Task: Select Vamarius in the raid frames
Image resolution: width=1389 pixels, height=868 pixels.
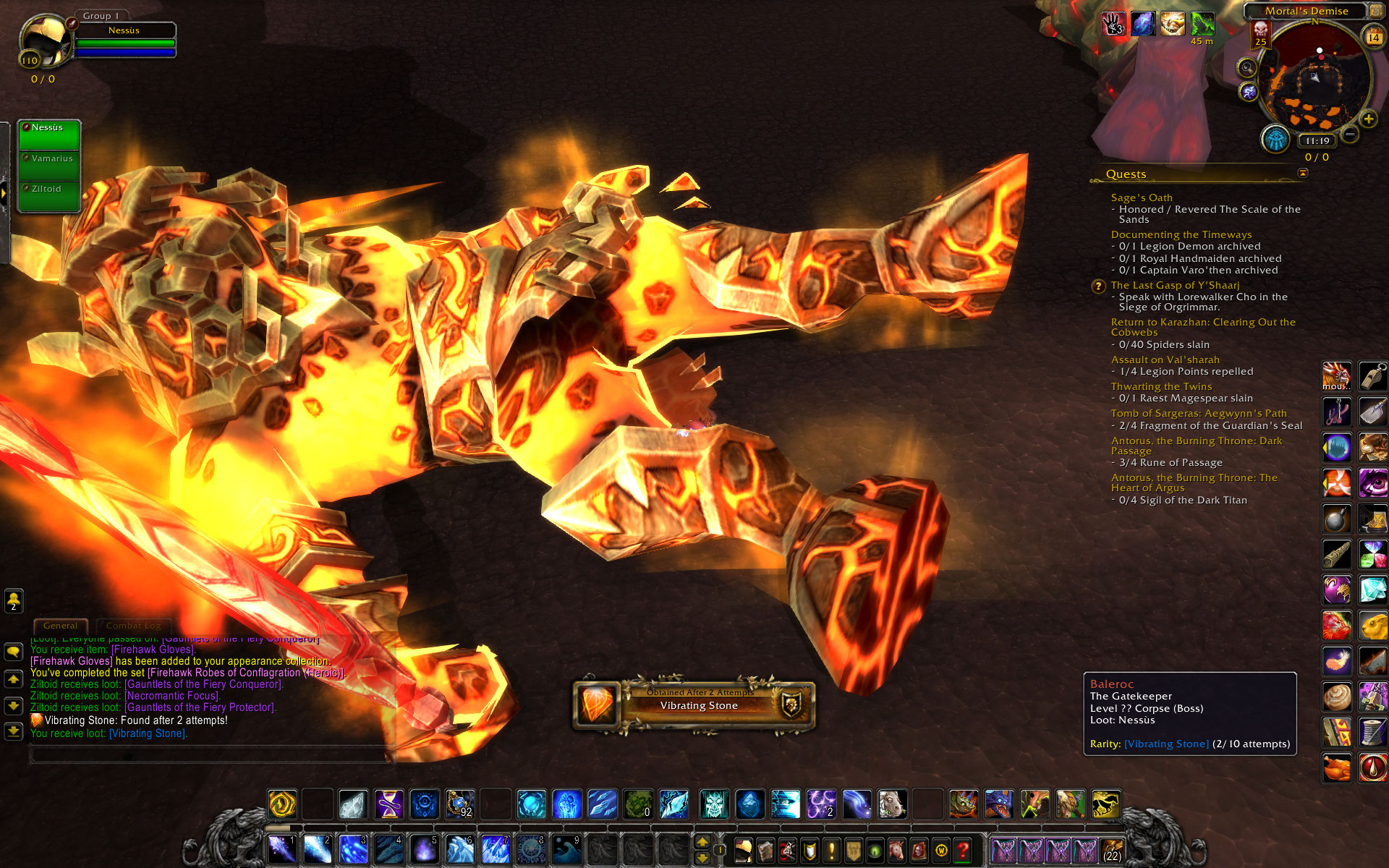Action: pos(49,158)
